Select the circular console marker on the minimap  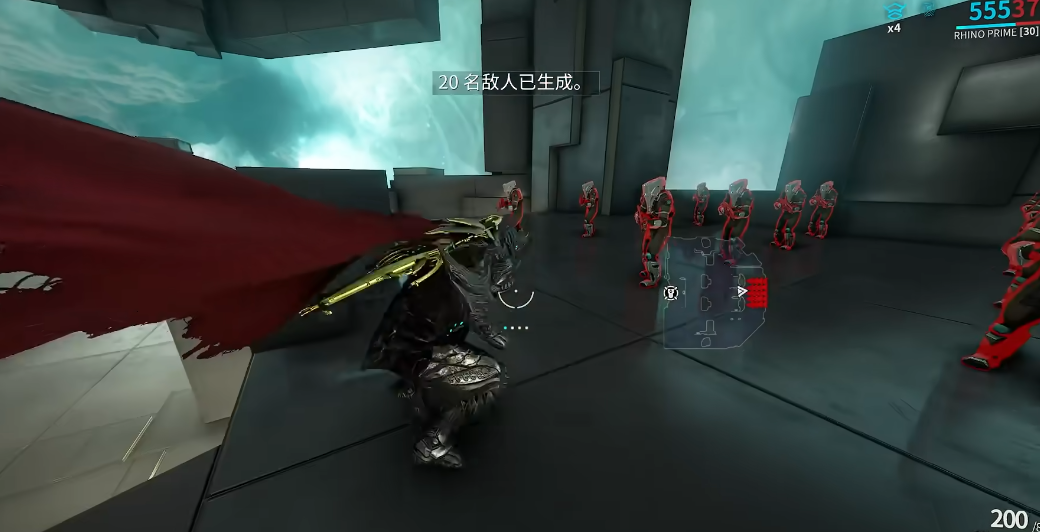coord(671,293)
